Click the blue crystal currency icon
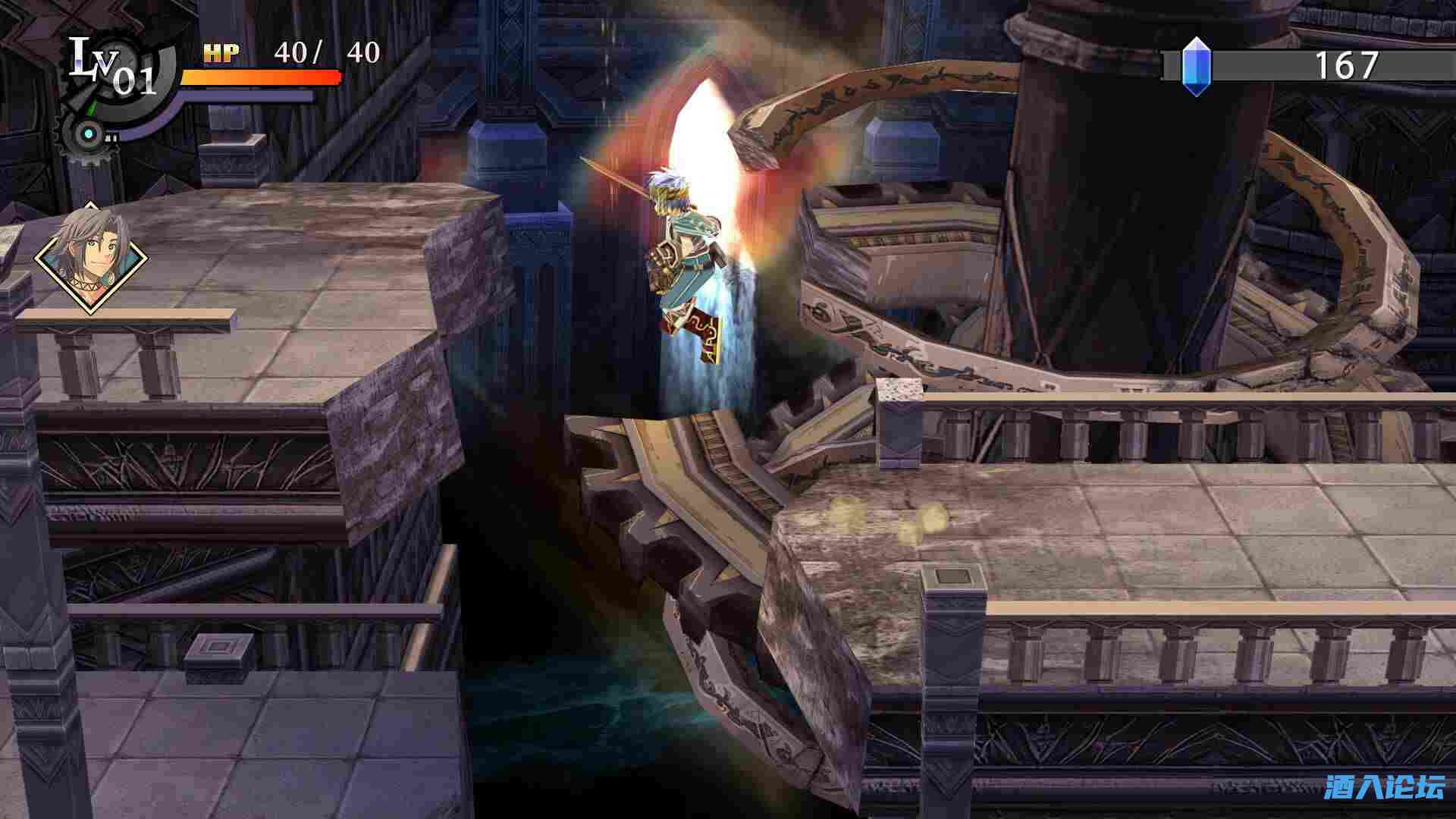Image resolution: width=1456 pixels, height=819 pixels. click(x=1195, y=67)
